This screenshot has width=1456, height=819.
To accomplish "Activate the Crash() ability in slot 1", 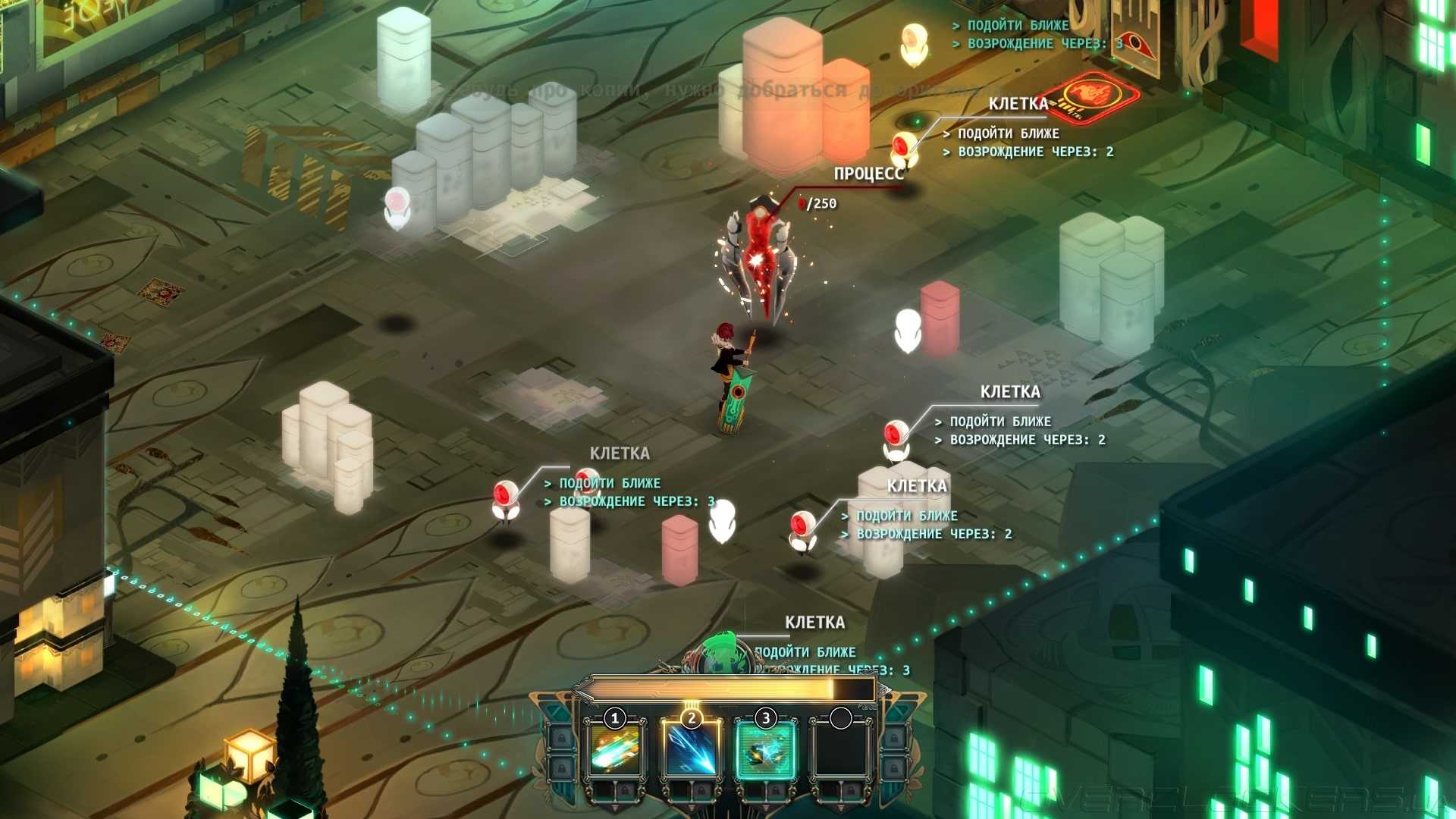I will point(615,749).
